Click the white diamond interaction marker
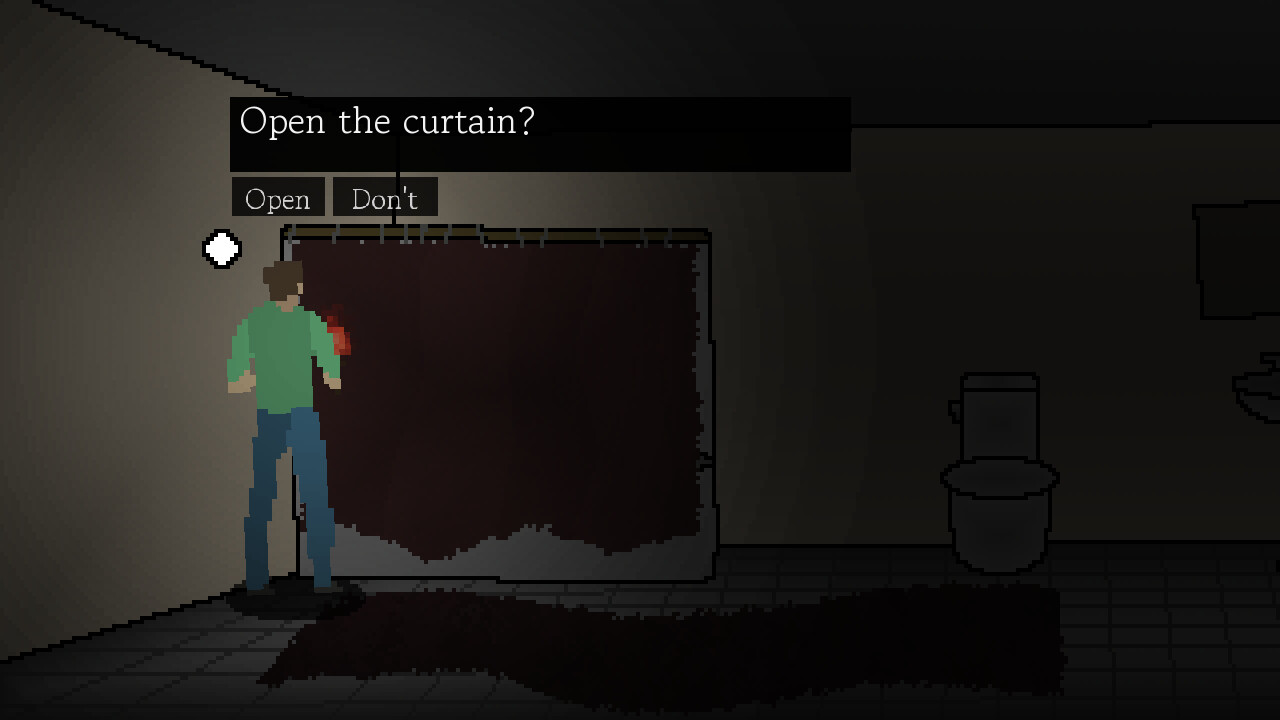 click(221, 249)
